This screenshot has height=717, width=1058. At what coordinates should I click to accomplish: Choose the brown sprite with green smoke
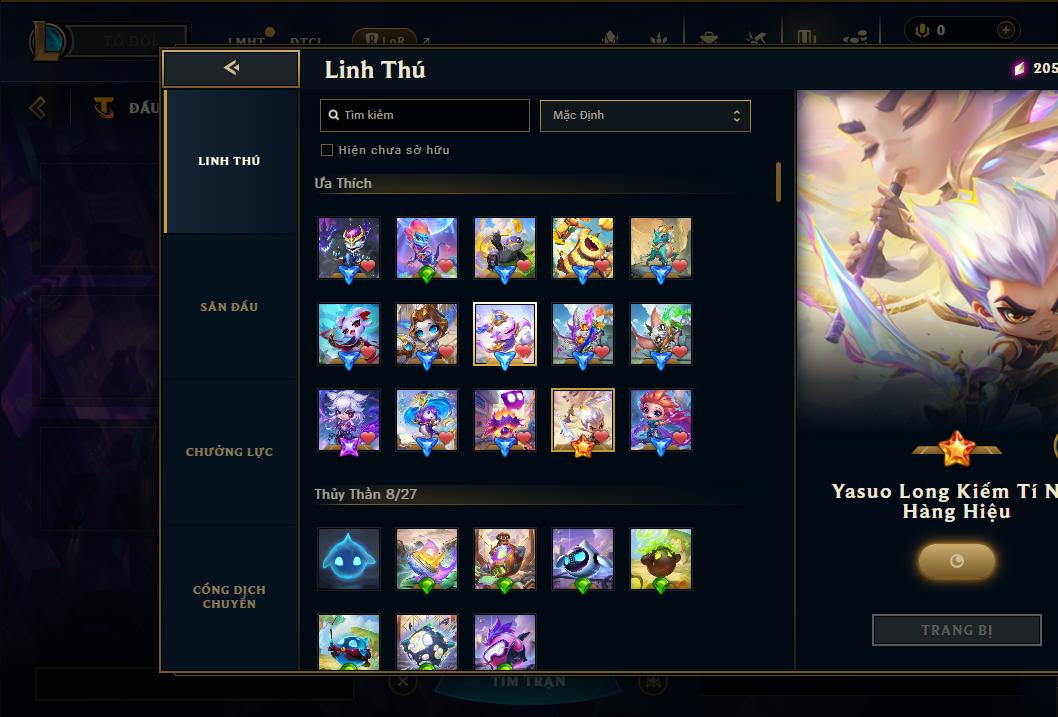pyautogui.click(x=661, y=559)
